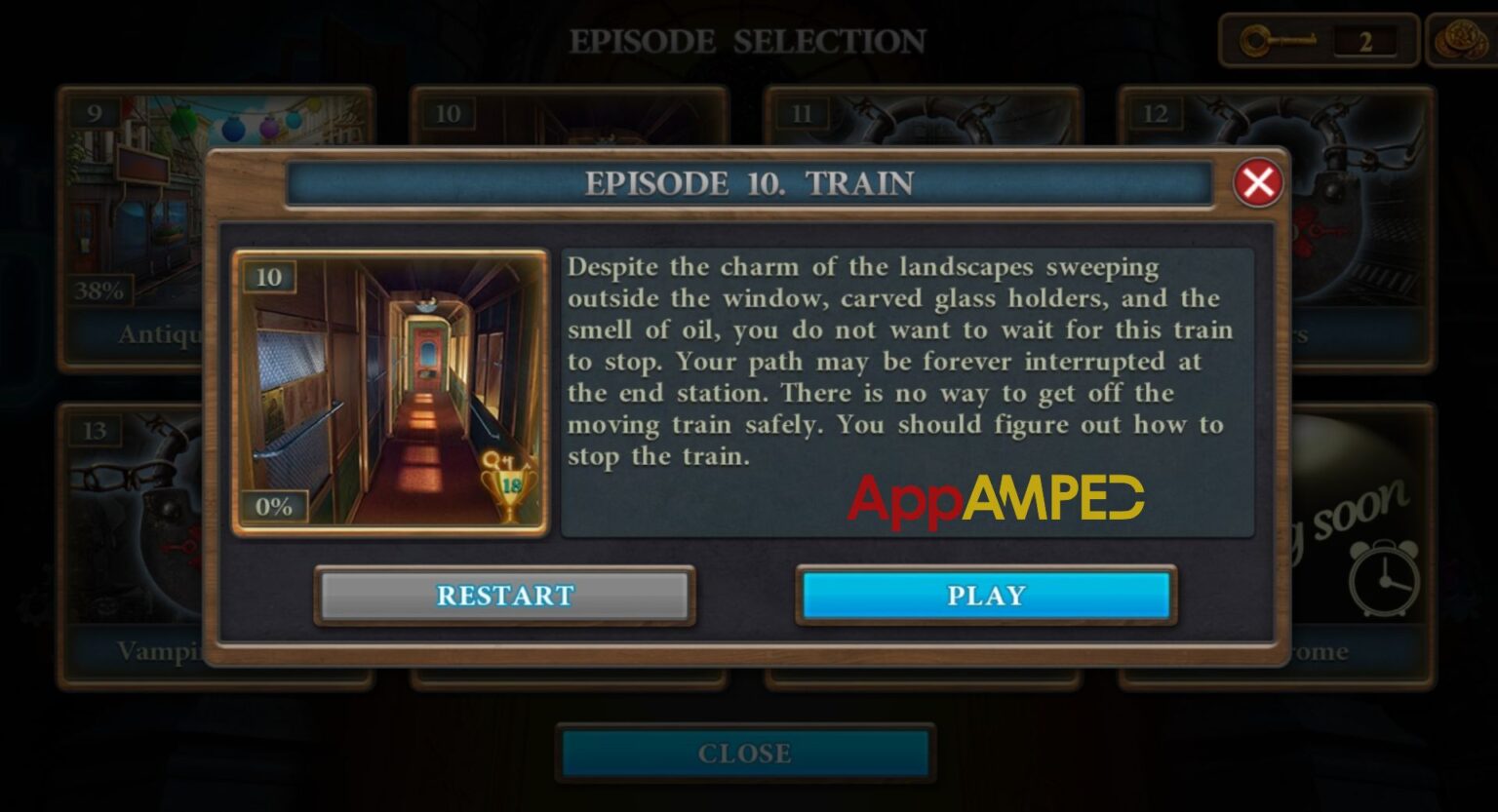
Task: Click the 0% progress badge on Episode 10
Action: click(x=276, y=506)
